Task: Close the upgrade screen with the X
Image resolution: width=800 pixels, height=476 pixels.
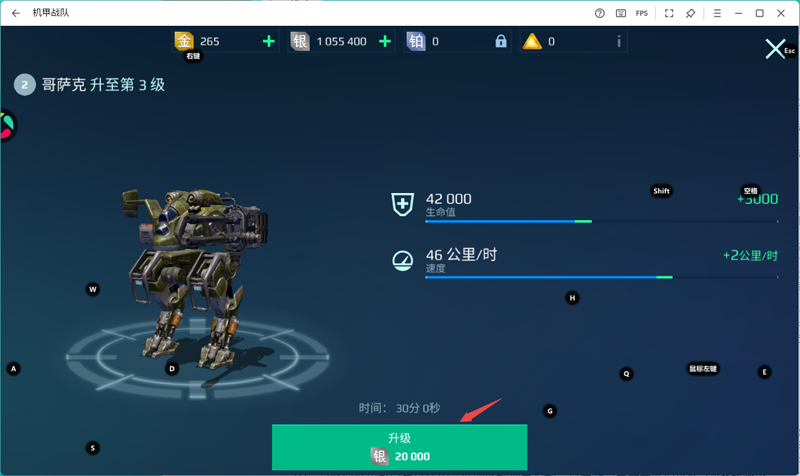Action: pos(774,49)
